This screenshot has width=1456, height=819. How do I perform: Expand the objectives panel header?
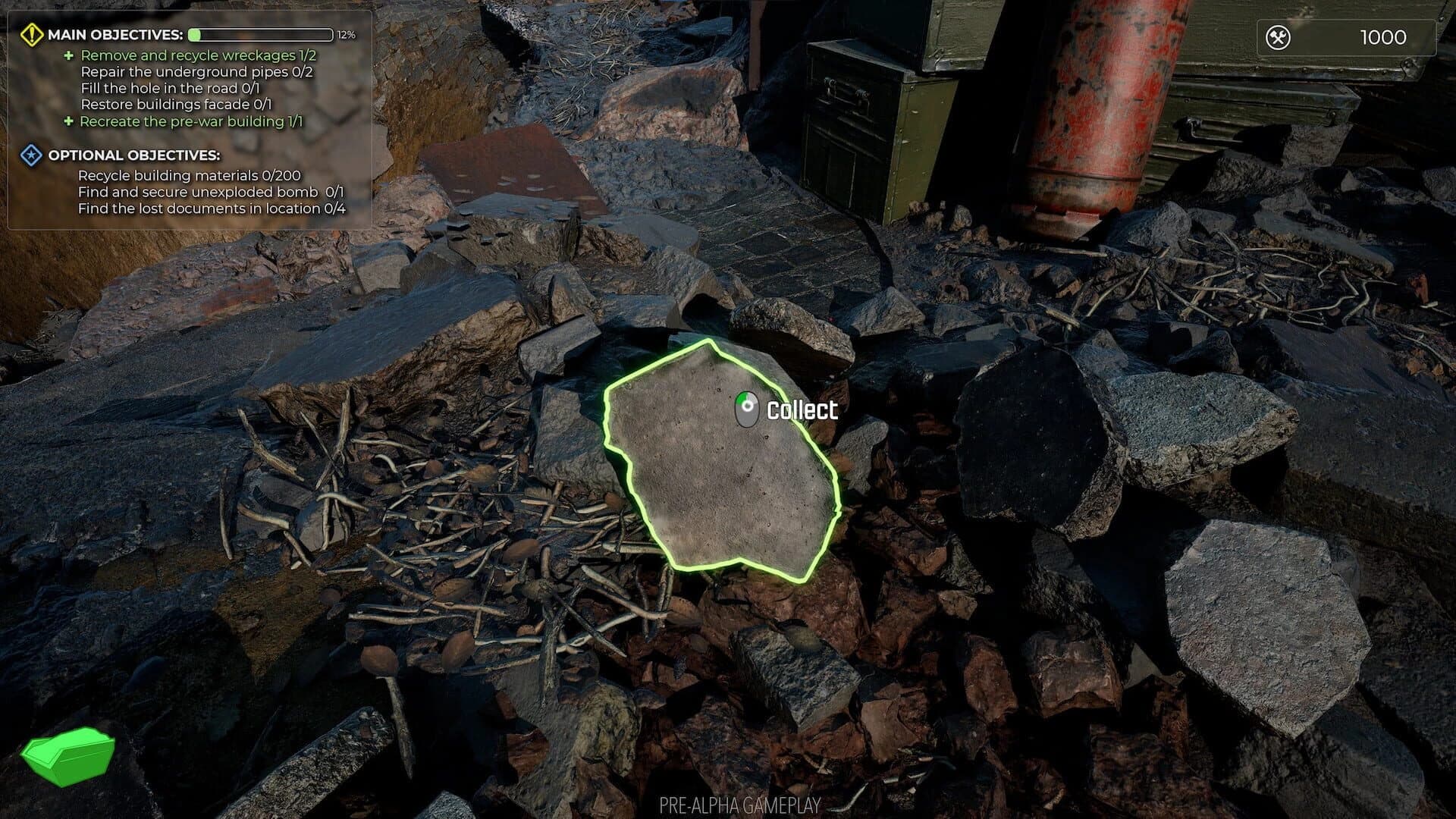tap(114, 33)
